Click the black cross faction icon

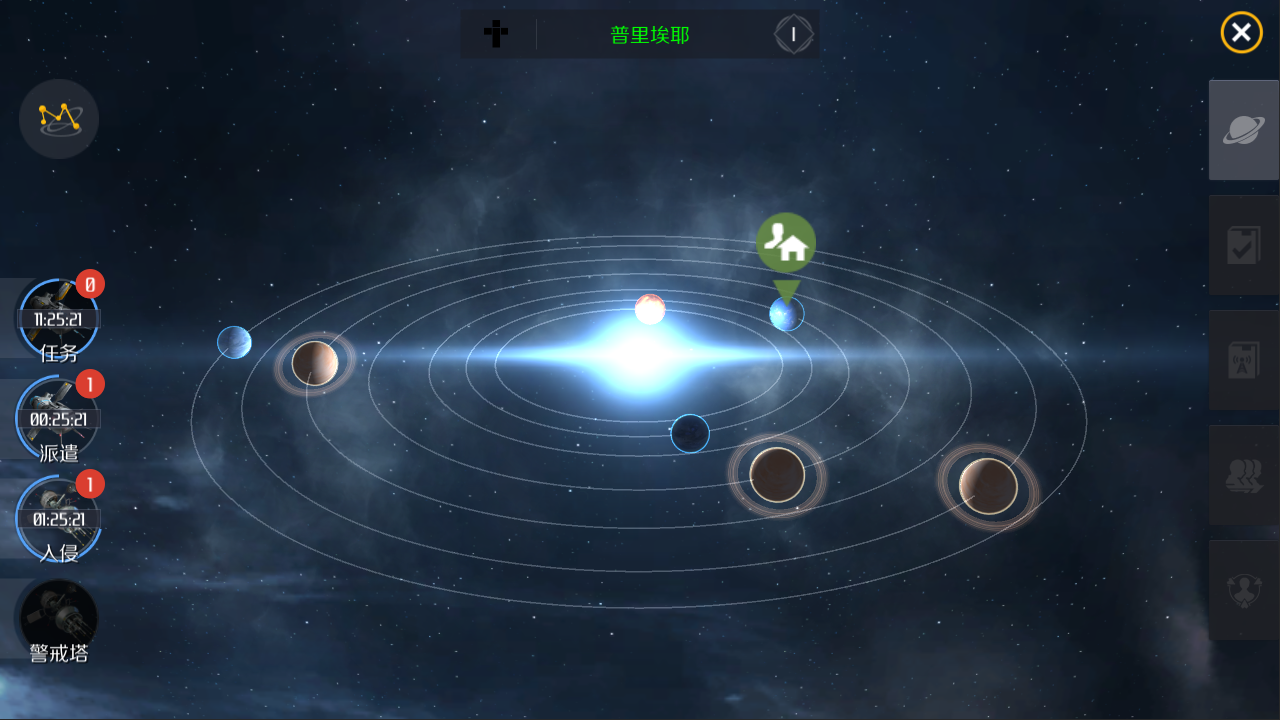496,34
